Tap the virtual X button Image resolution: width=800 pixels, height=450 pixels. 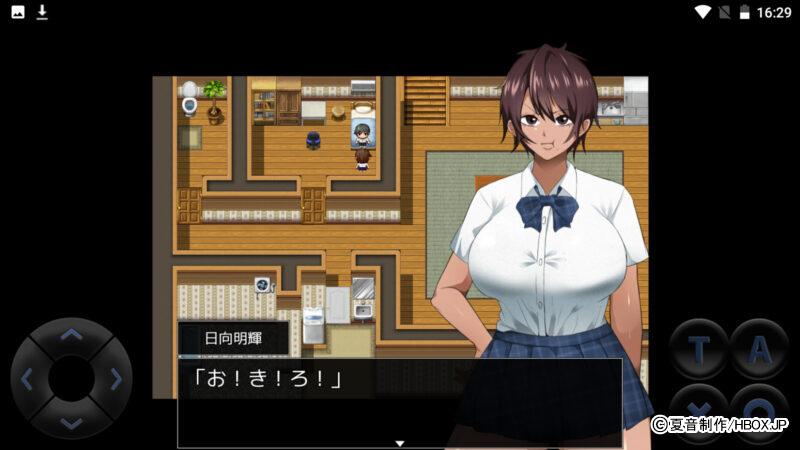[699, 409]
